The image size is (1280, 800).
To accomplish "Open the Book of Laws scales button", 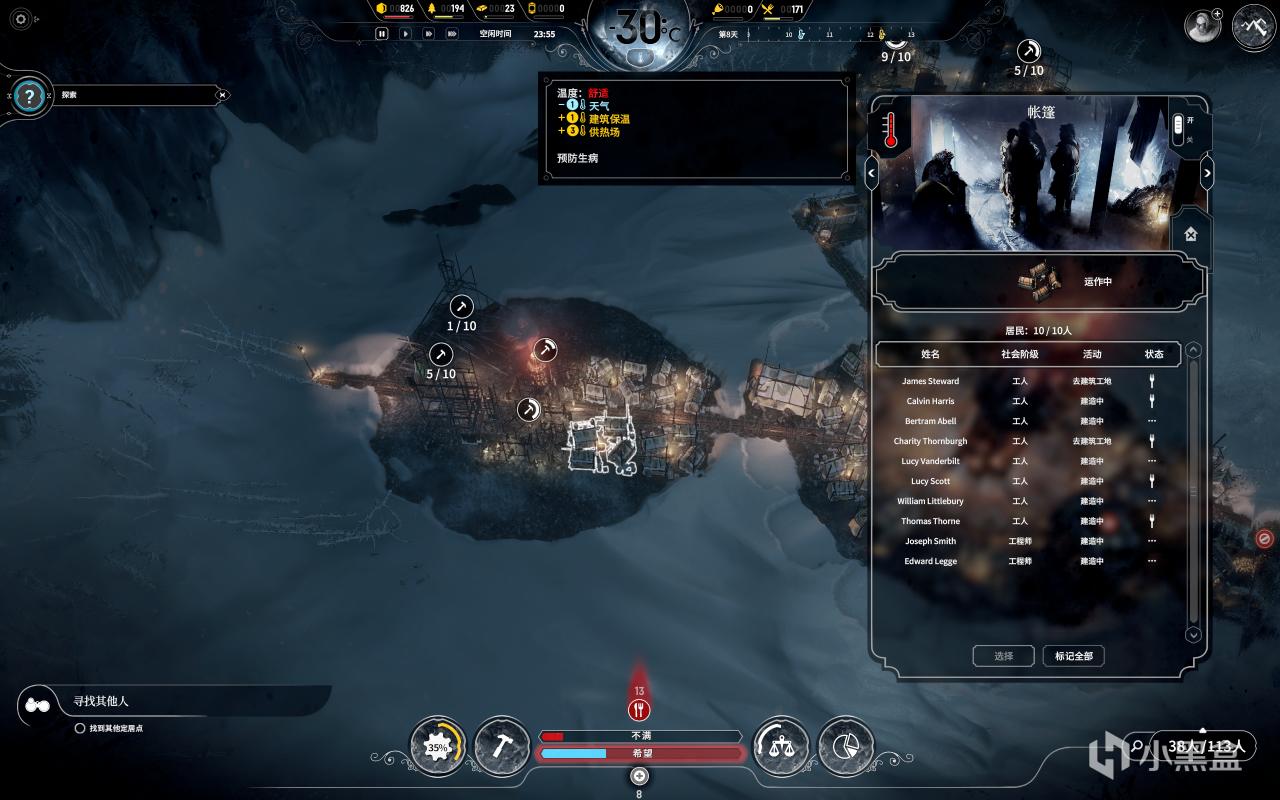I will 780,746.
